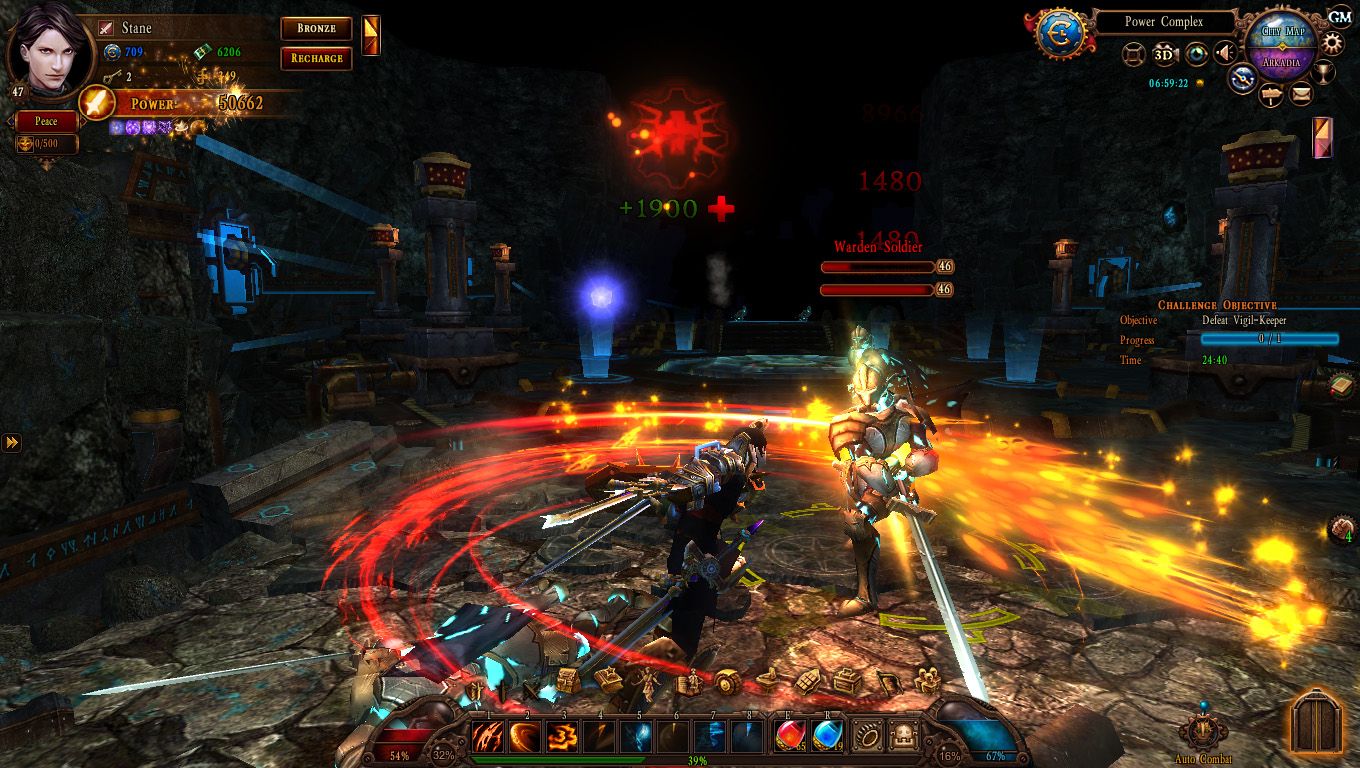The width and height of the screenshot is (1360, 768).
Task: Select the Arkadia world map button
Action: 1281,62
